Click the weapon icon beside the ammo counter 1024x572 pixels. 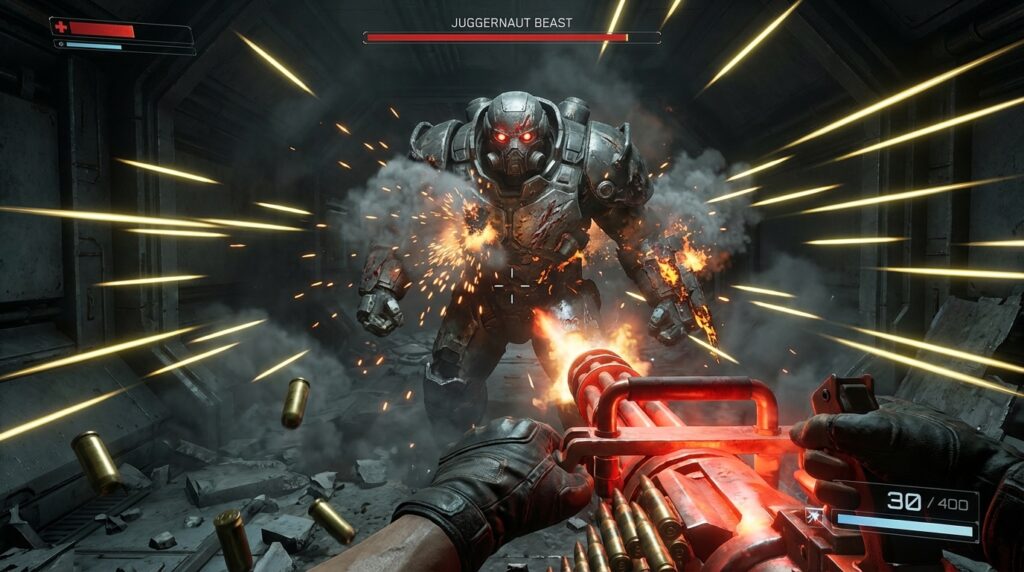(815, 517)
